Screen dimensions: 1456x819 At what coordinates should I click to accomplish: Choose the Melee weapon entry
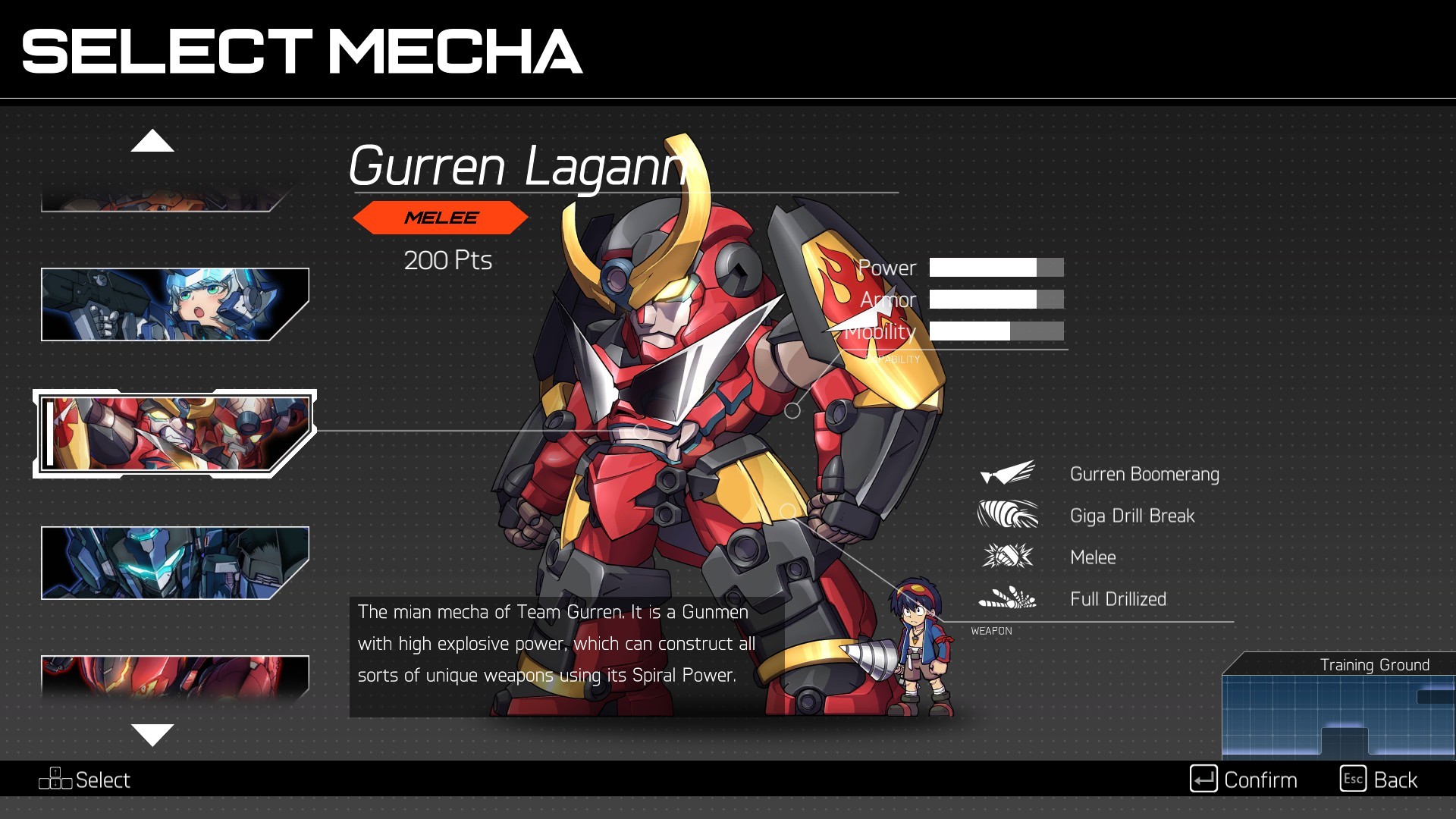point(1092,557)
